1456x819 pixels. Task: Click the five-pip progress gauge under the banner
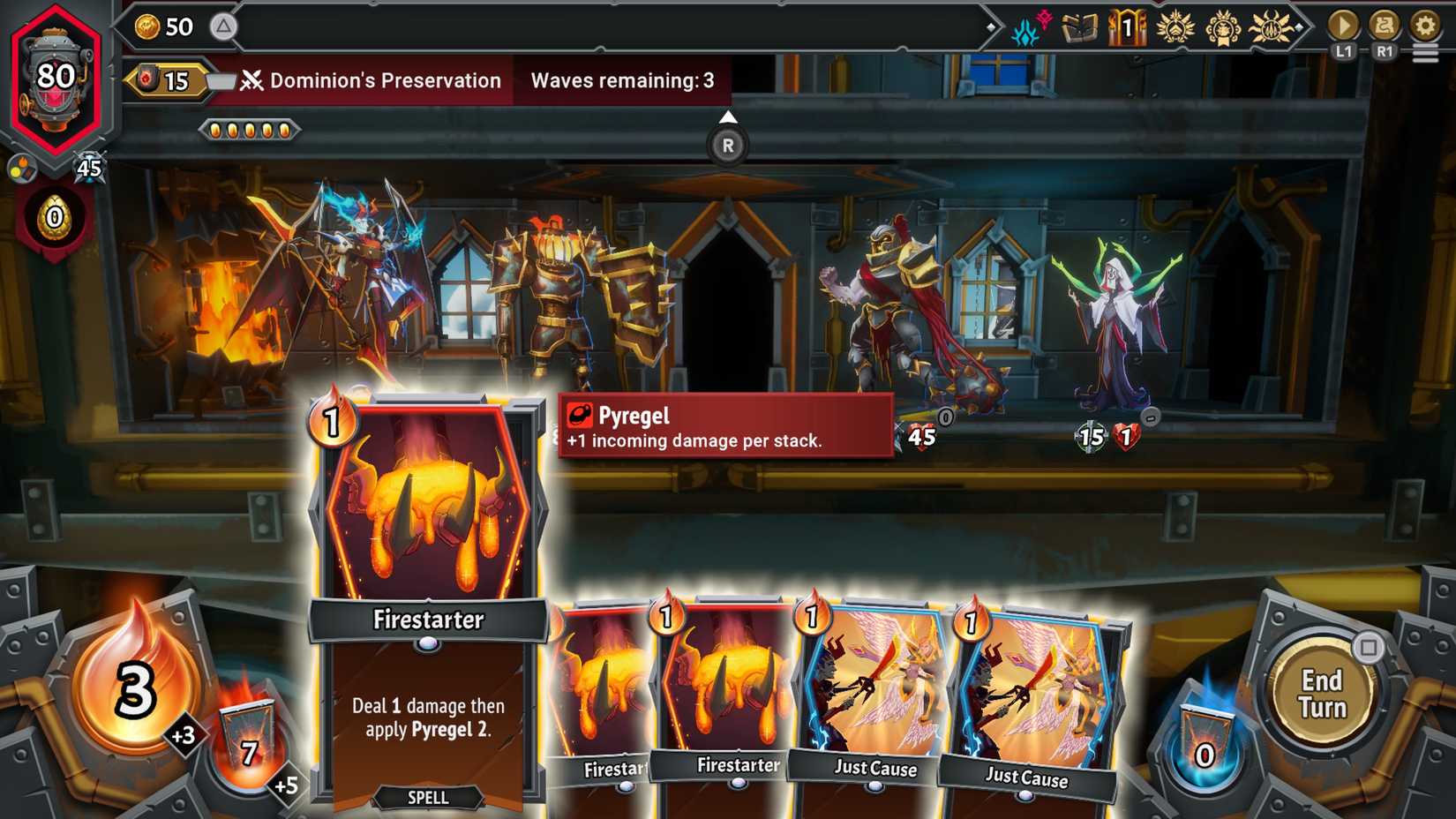(250, 129)
